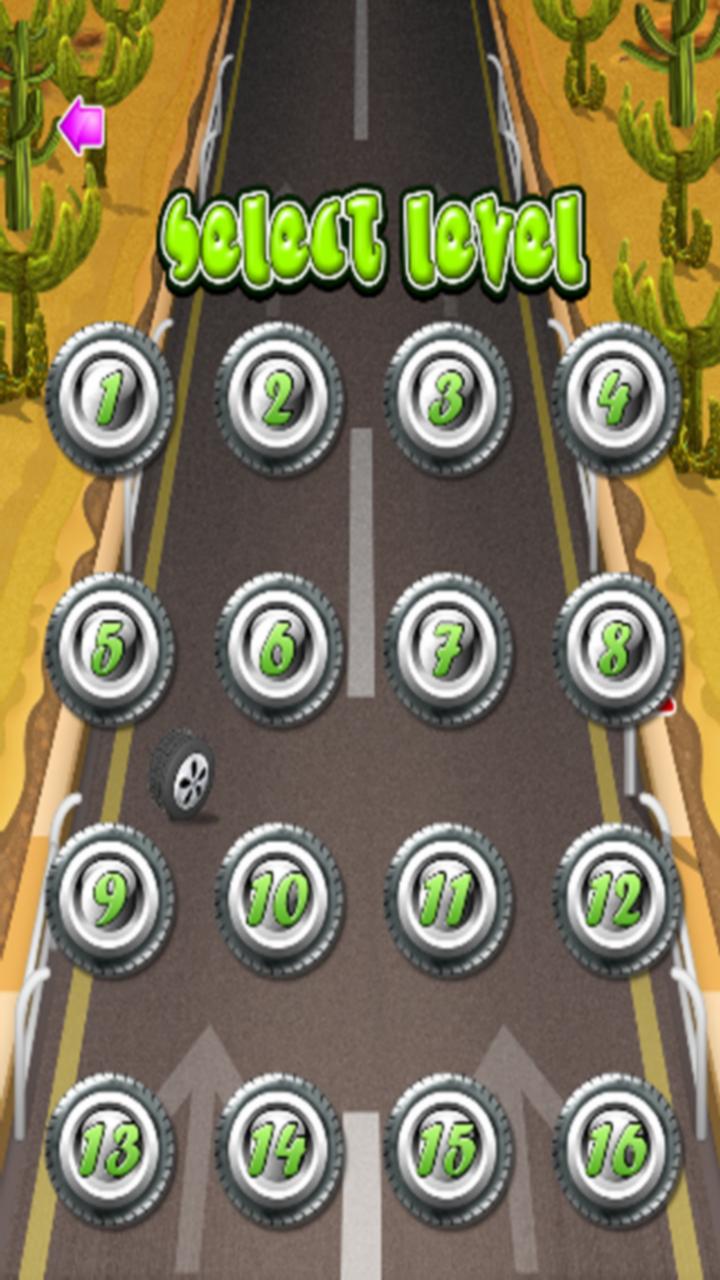This screenshot has height=1280, width=720.
Task: Go back using the pink arrow
Action: tap(81, 127)
